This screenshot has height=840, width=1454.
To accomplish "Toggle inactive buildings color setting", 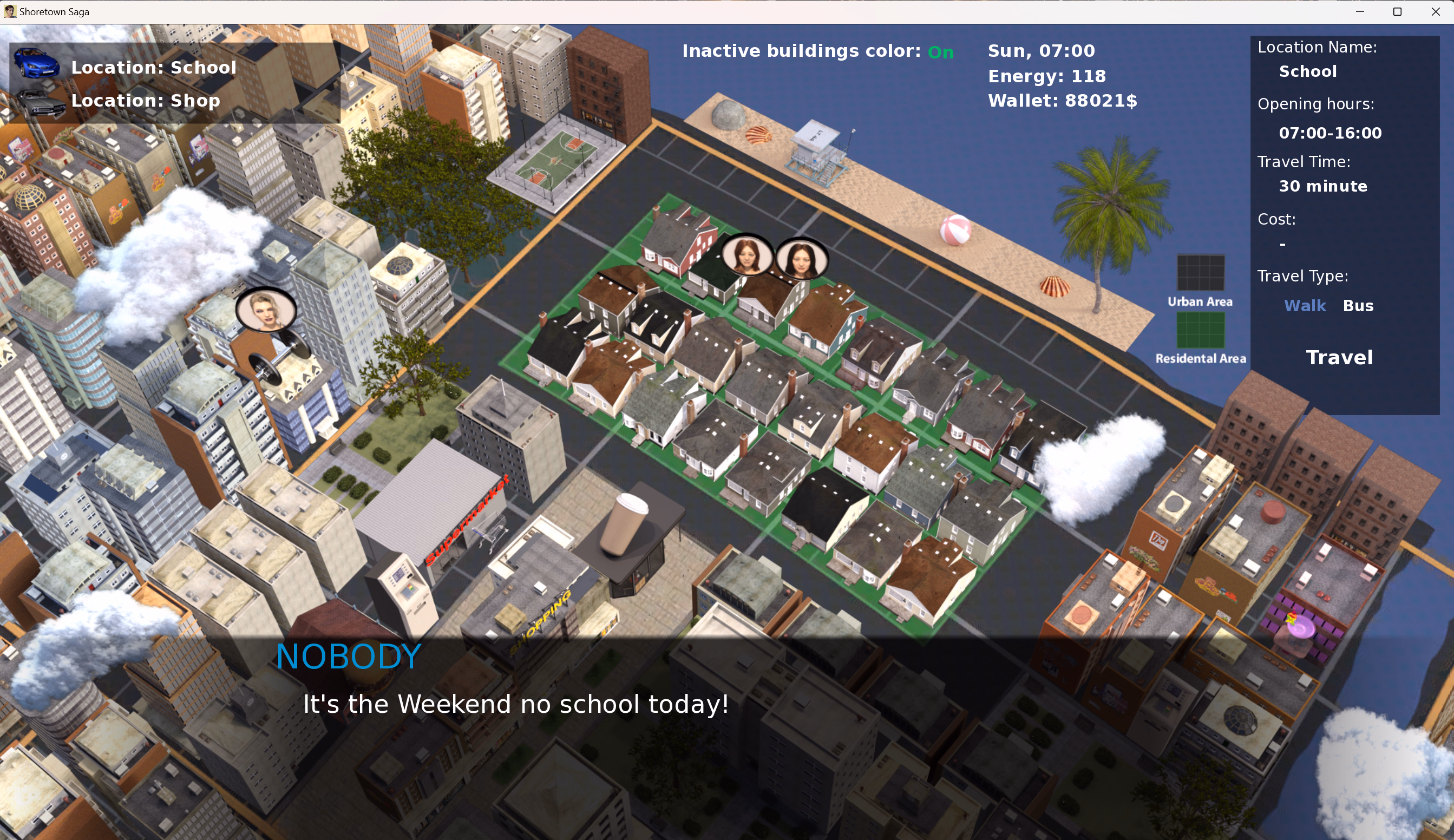I will pyautogui.click(x=940, y=52).
